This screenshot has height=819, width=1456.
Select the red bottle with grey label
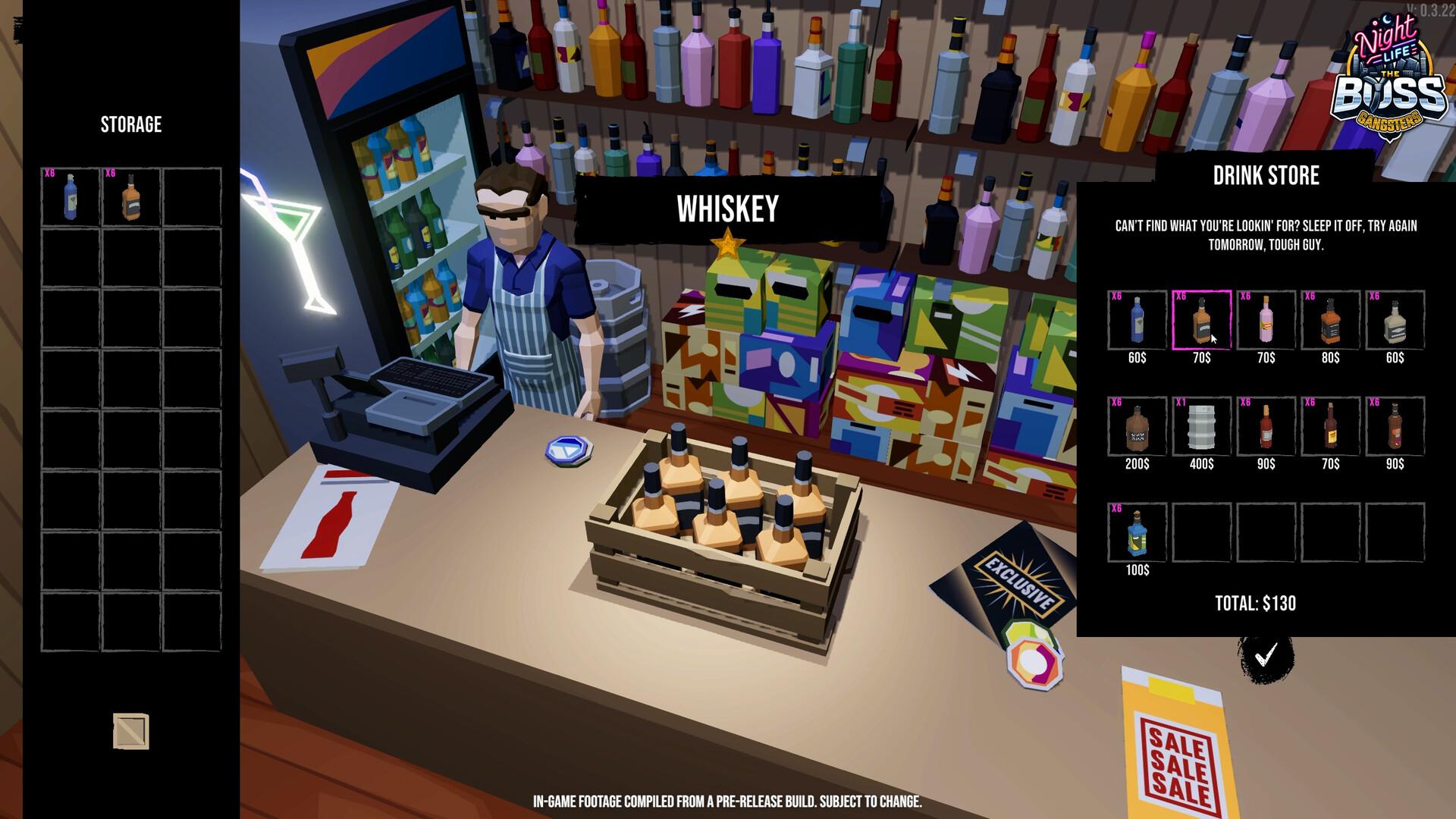click(x=1266, y=426)
